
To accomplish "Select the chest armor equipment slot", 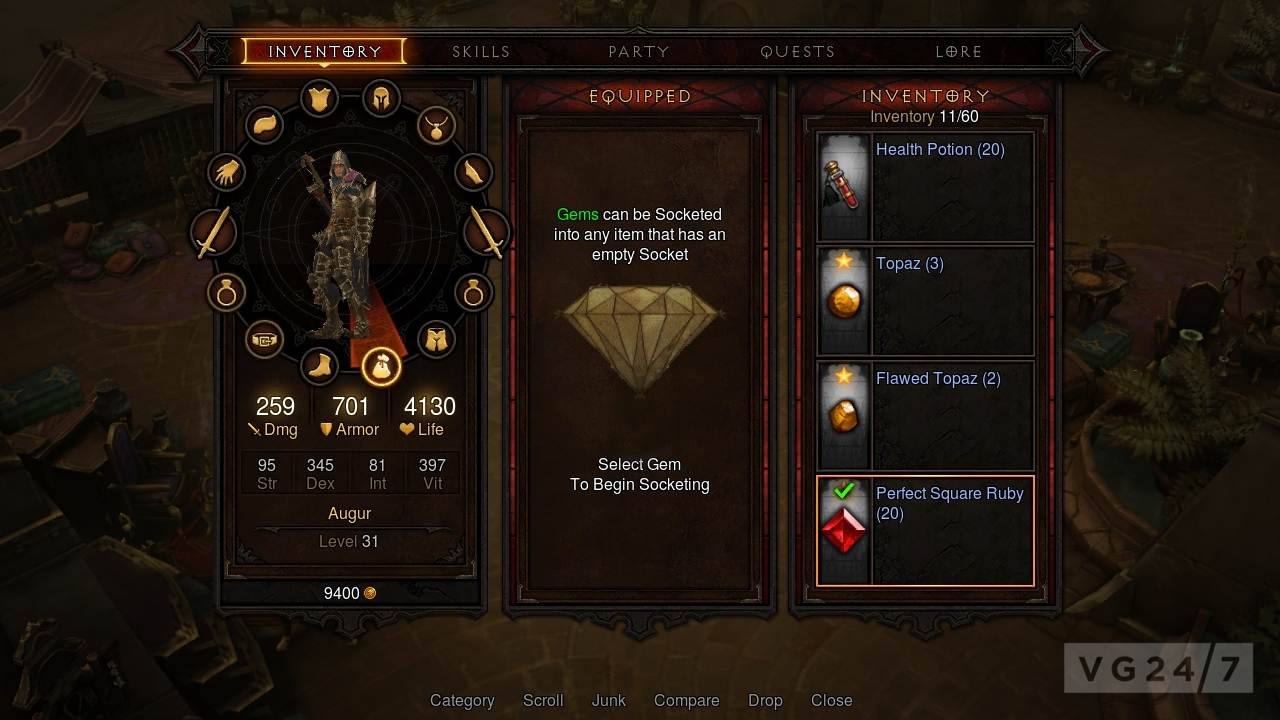I will (320, 98).
